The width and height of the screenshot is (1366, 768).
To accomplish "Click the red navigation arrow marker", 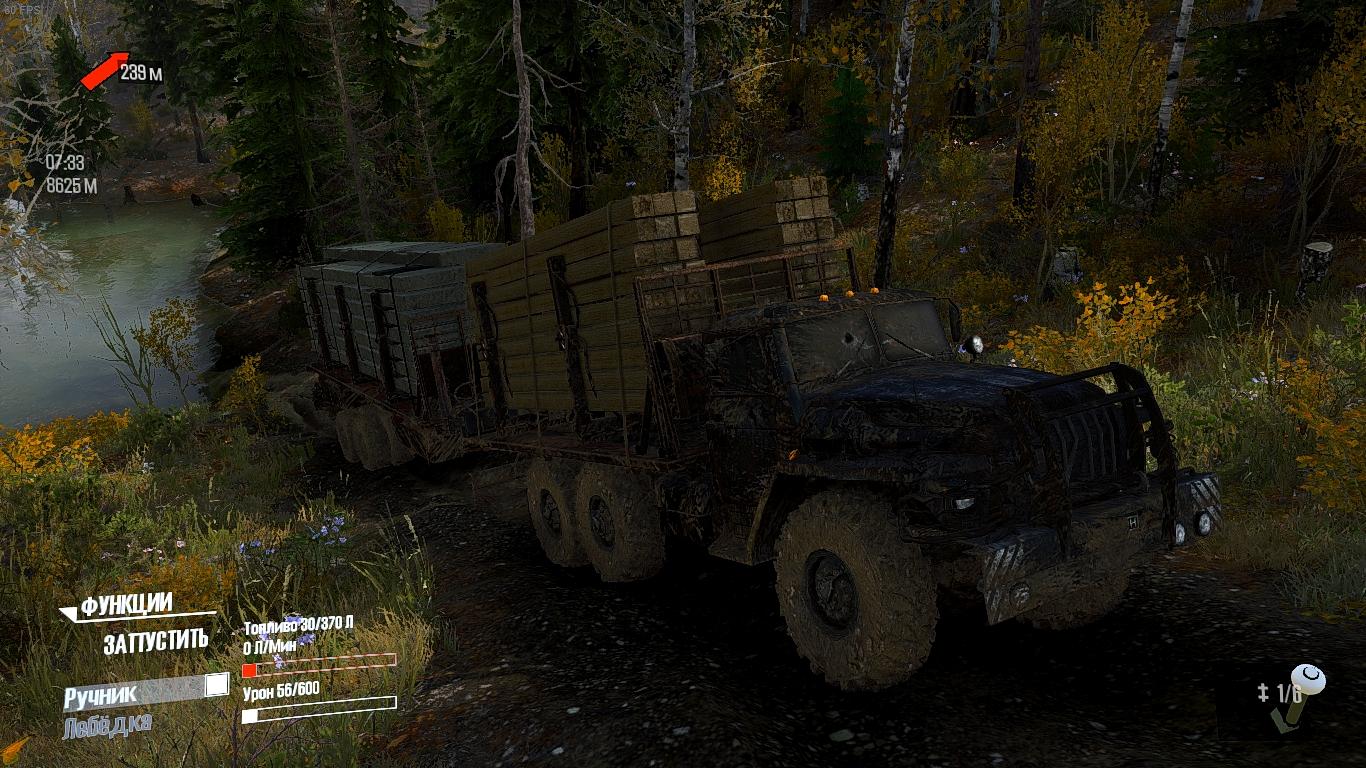I will (x=104, y=70).
